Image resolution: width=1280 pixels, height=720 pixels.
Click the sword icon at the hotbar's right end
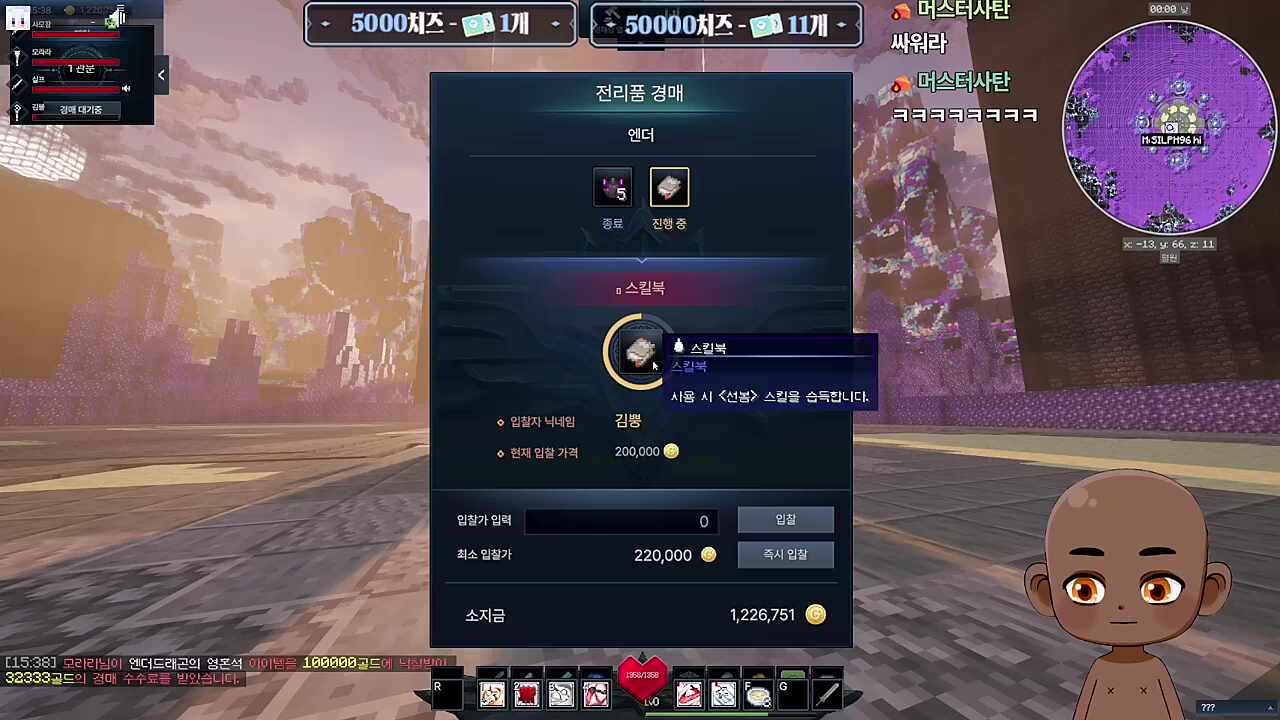826,694
